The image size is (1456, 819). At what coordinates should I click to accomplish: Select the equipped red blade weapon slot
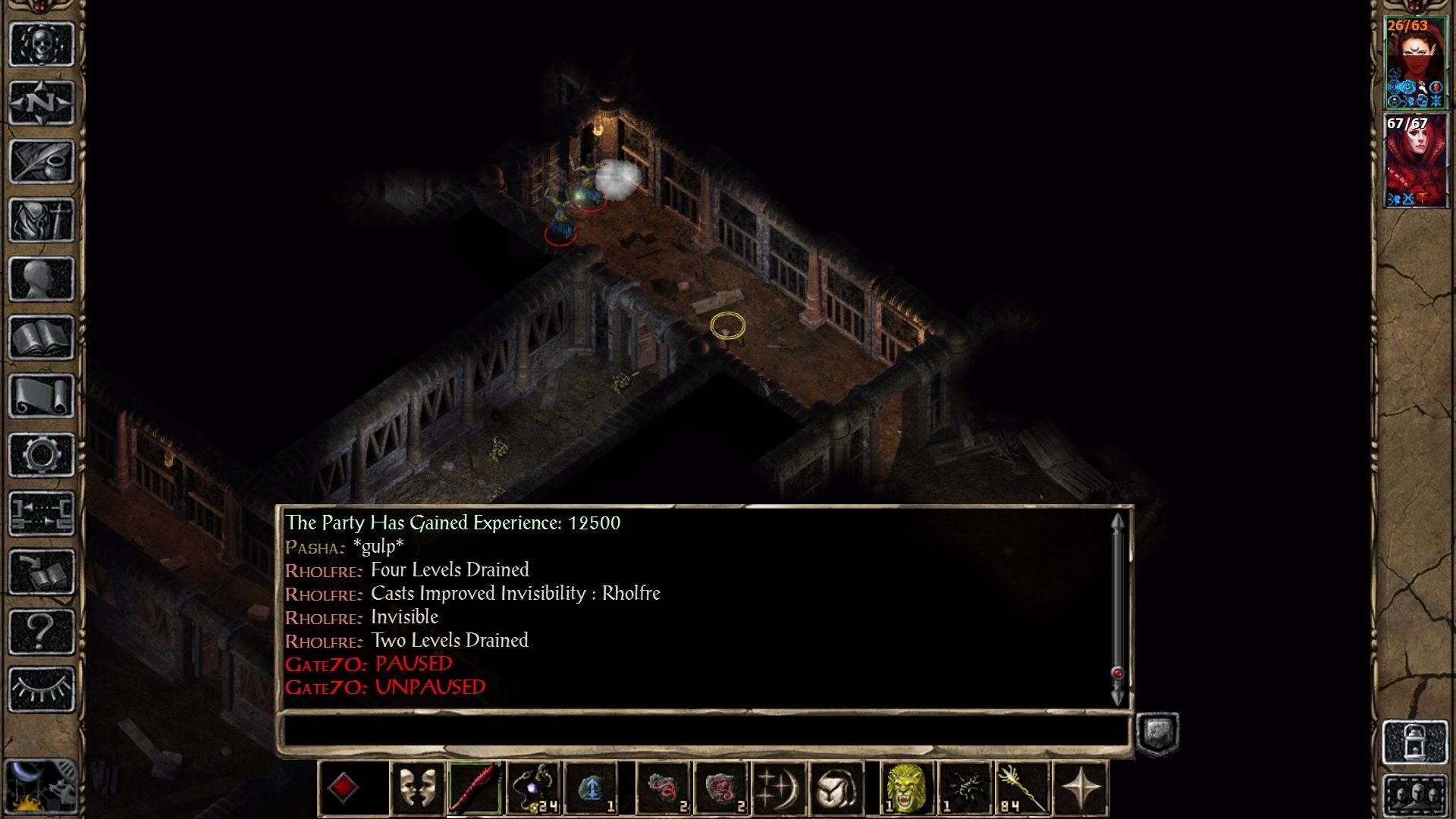coord(474,785)
